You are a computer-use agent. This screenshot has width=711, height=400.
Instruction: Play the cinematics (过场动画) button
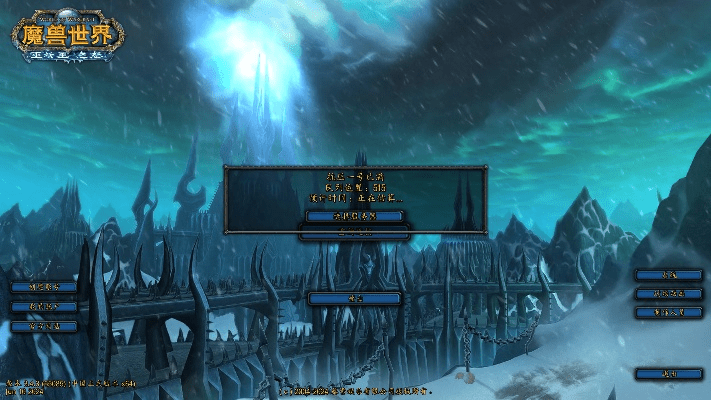669,294
